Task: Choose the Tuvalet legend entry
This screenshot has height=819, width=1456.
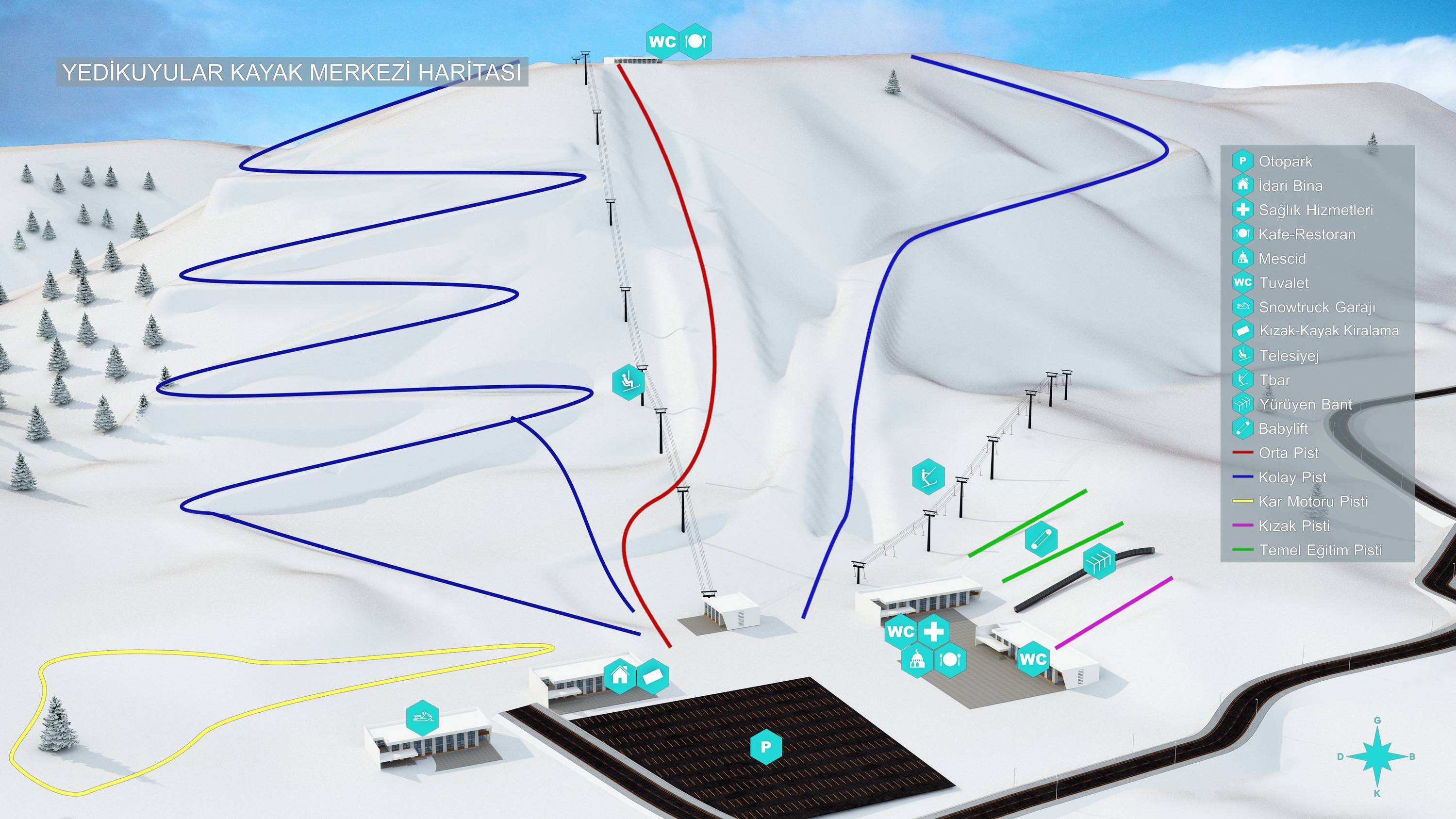Action: click(x=1284, y=283)
